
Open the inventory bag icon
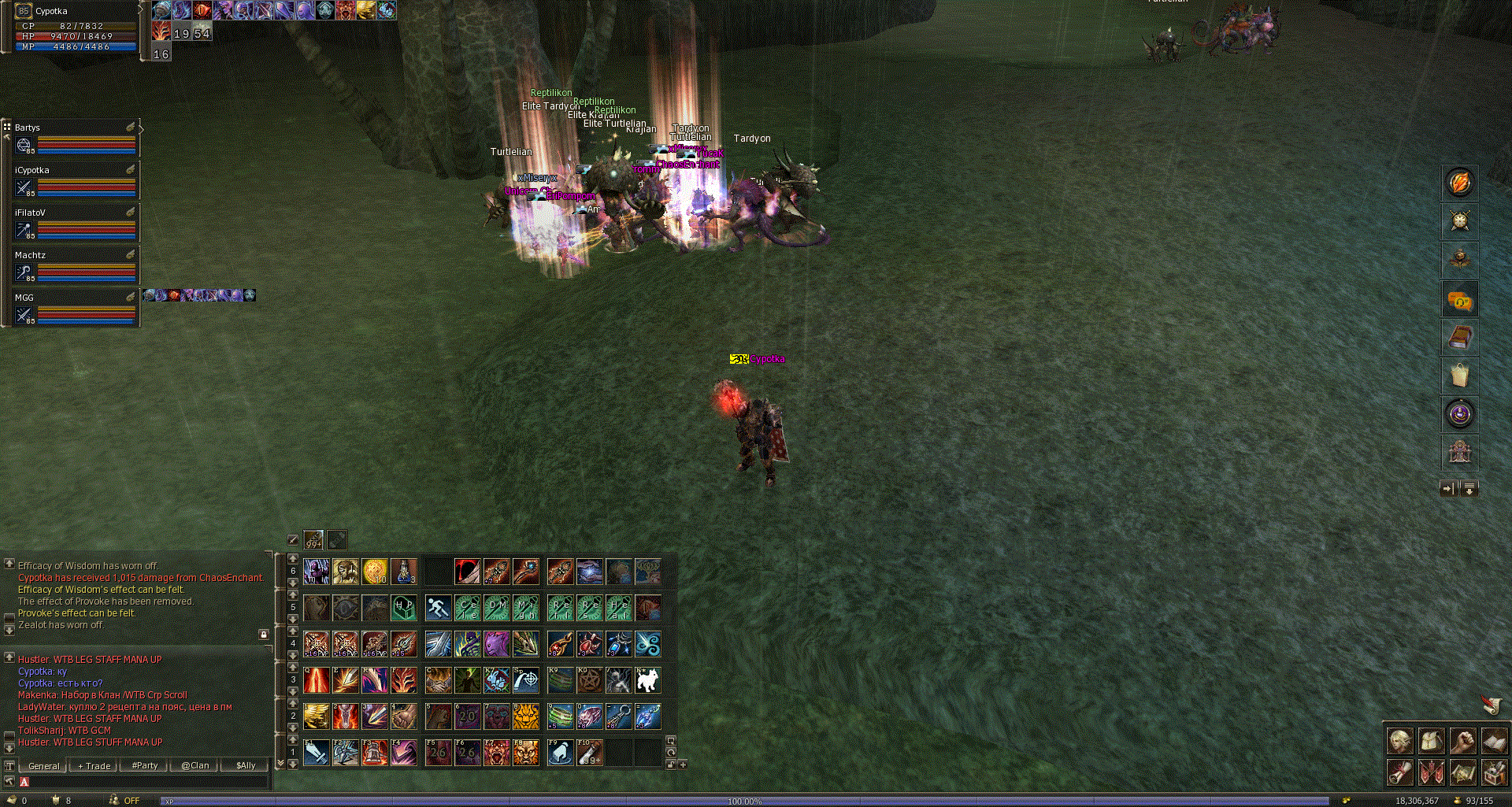[x=1459, y=376]
